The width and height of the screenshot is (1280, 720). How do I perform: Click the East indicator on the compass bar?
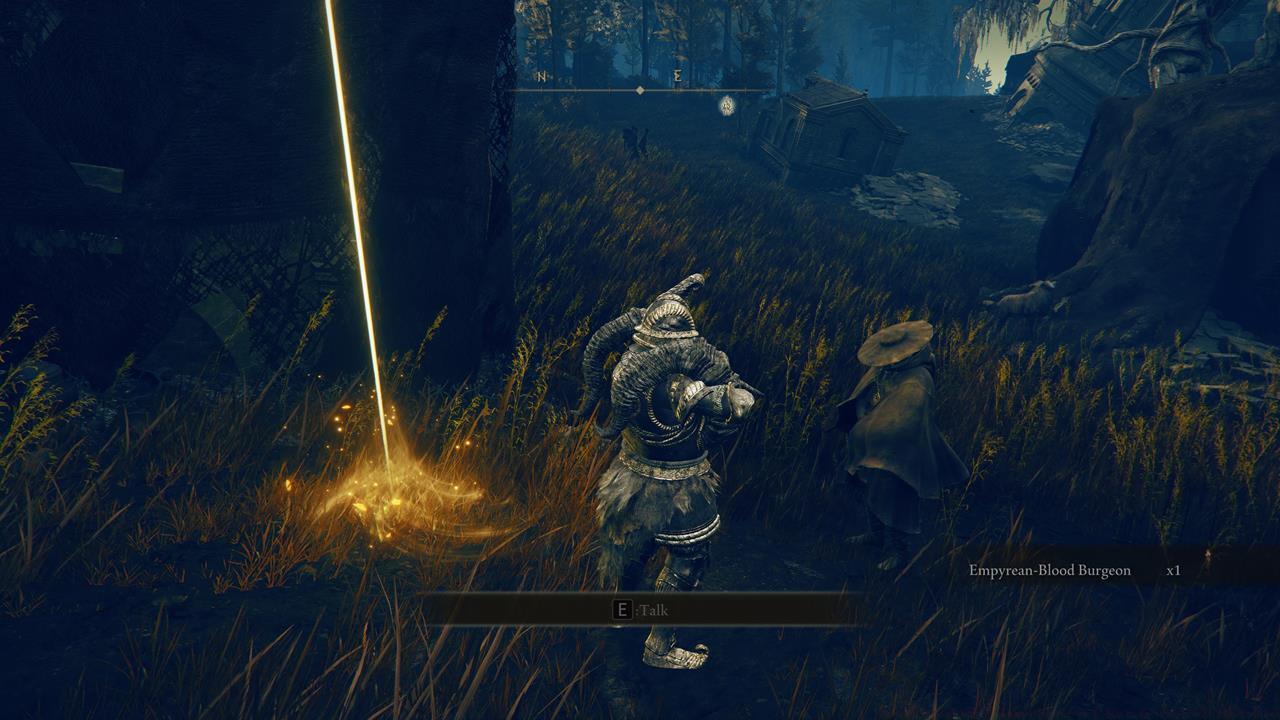(x=678, y=77)
